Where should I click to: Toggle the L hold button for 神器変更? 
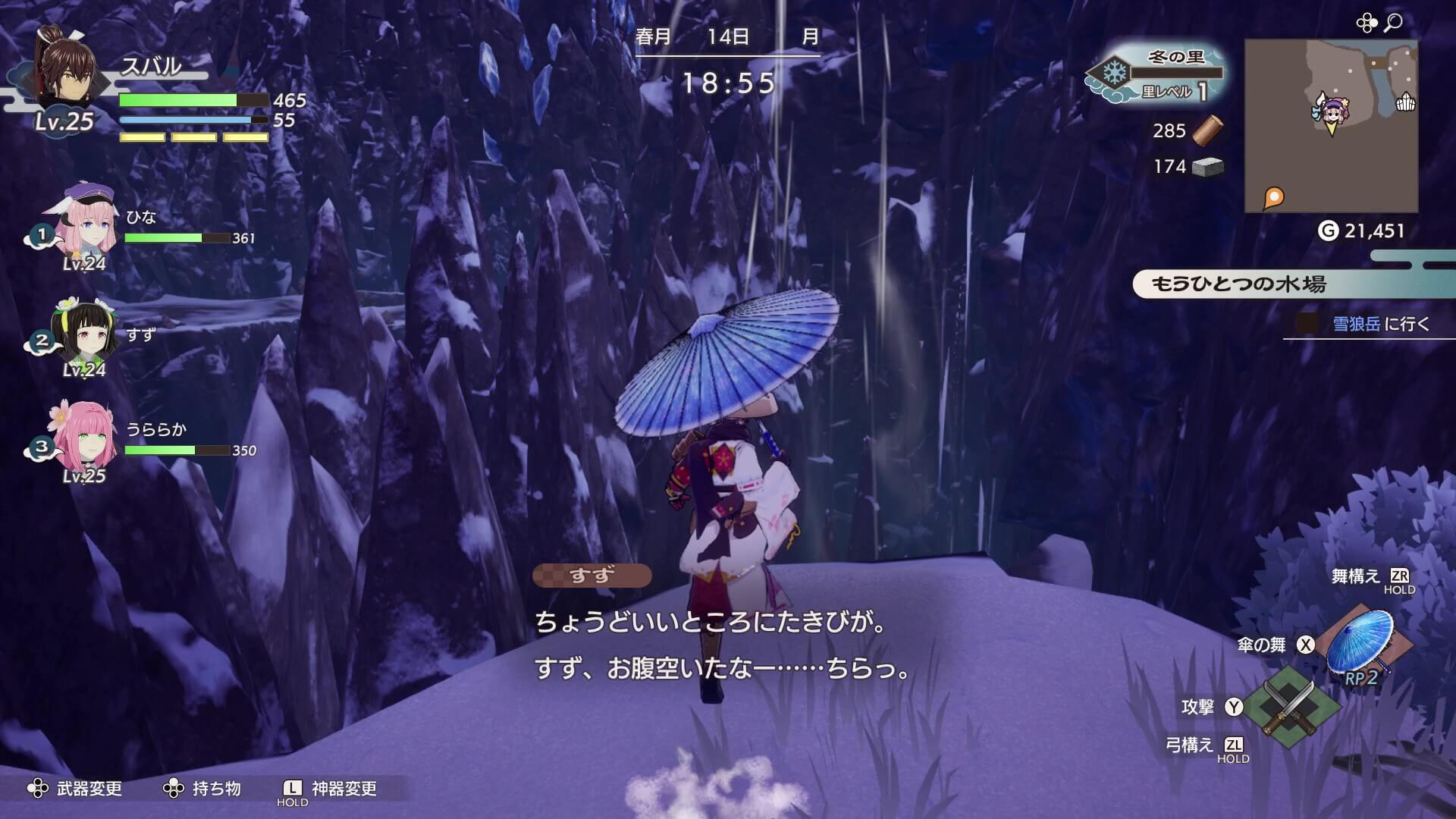pyautogui.click(x=290, y=790)
